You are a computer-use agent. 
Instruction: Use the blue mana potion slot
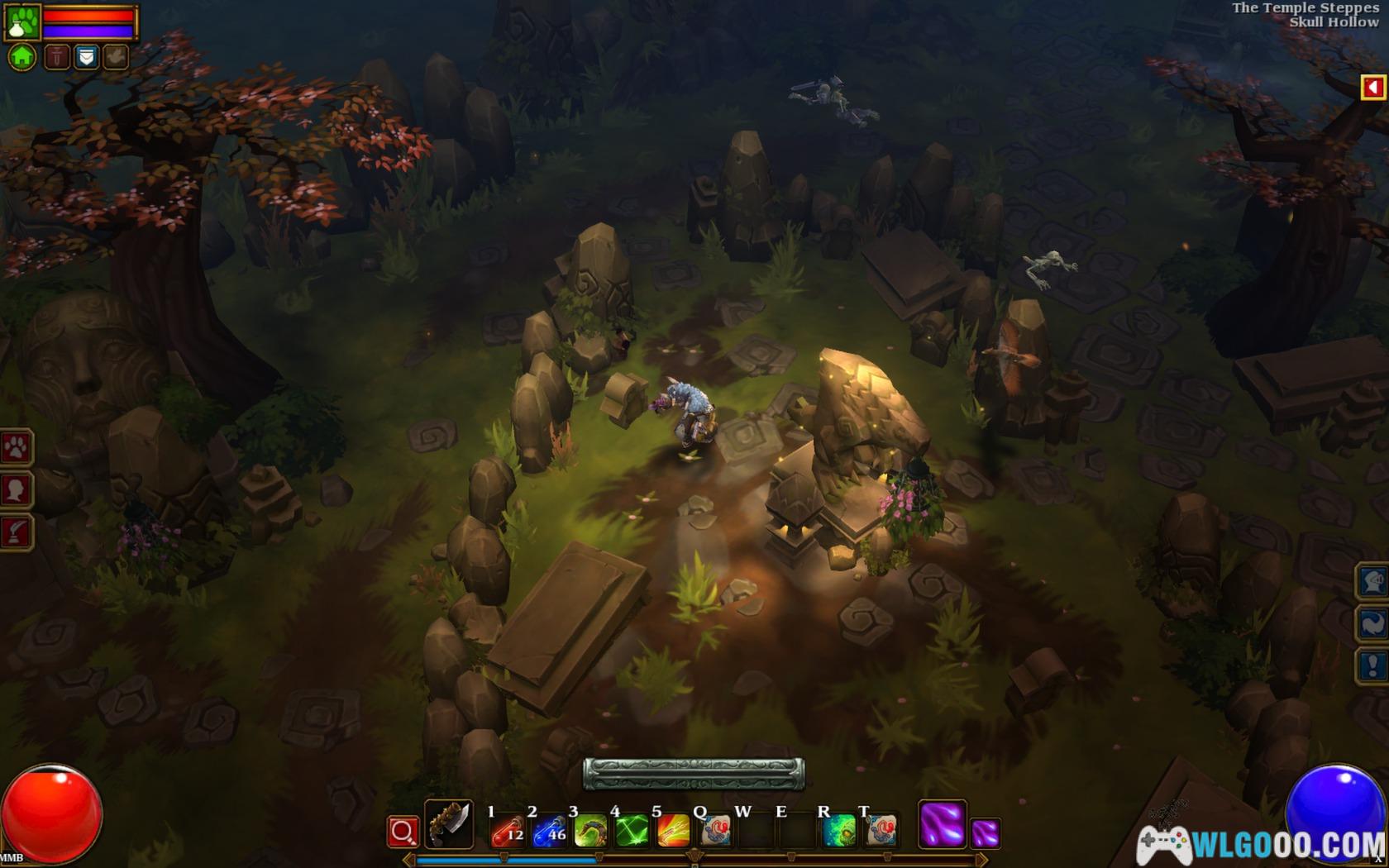tap(549, 831)
